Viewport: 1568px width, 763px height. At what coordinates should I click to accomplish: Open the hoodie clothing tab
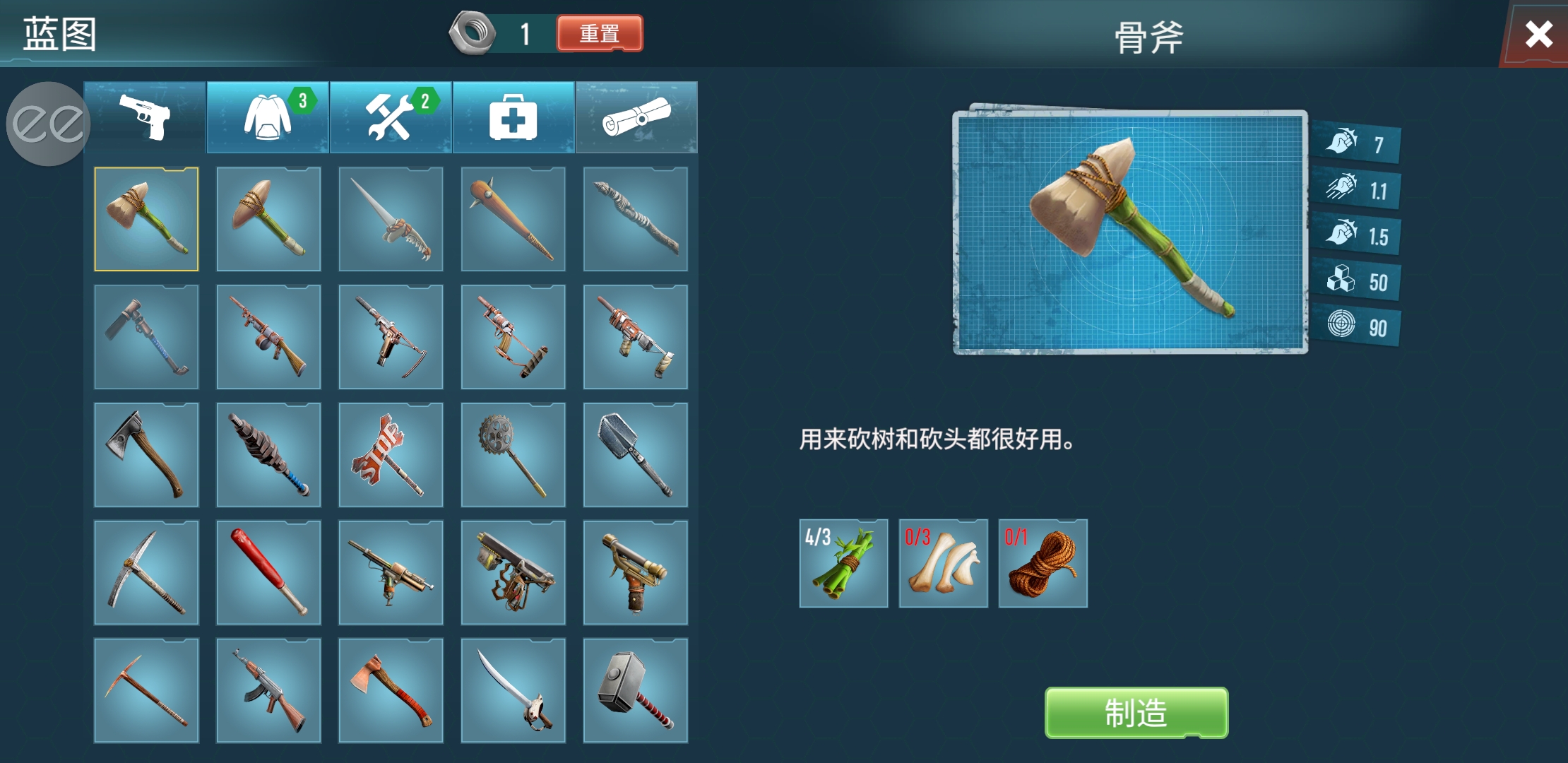click(268, 117)
